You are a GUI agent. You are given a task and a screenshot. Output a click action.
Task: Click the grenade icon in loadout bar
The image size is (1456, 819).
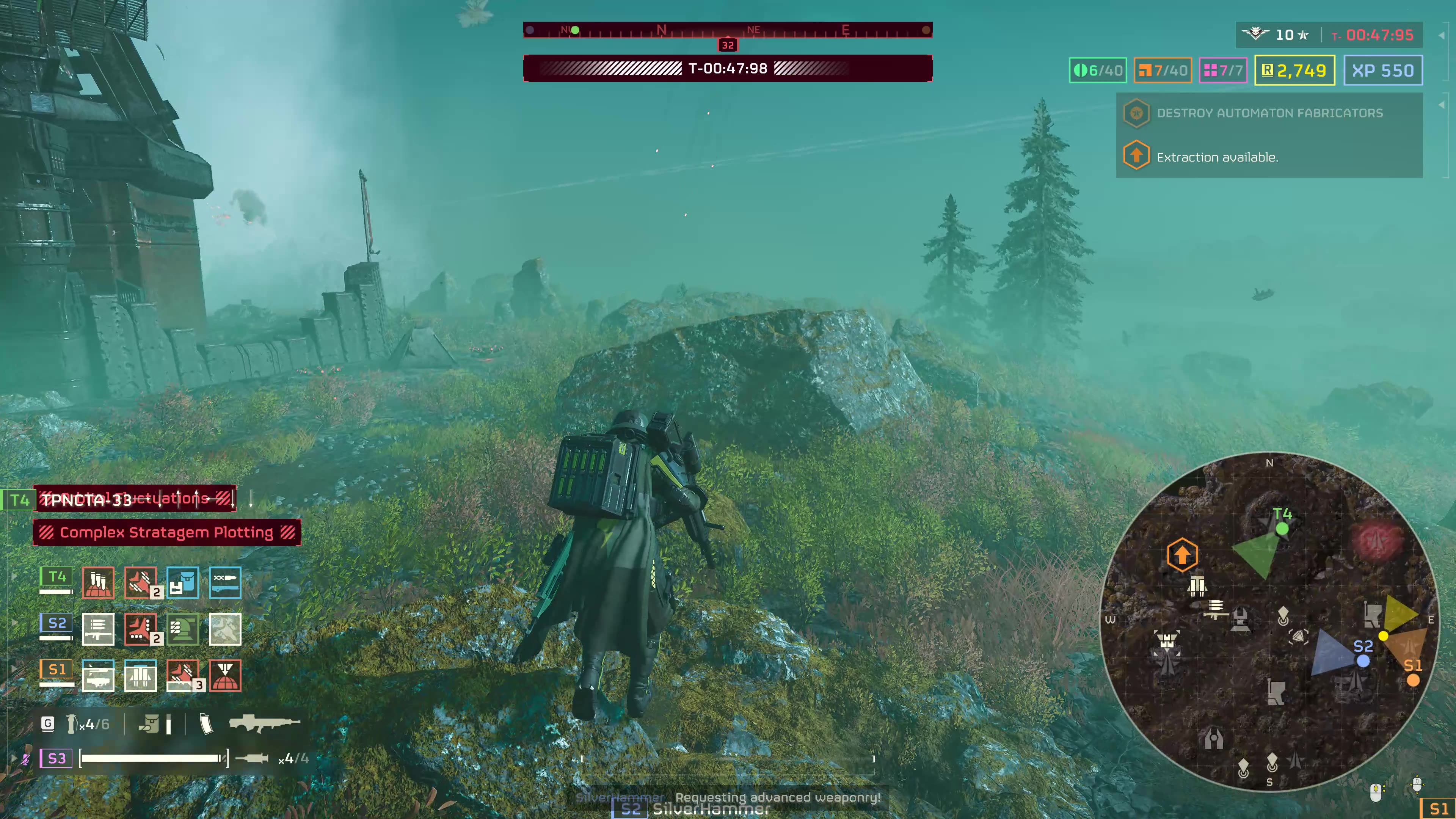[72, 724]
